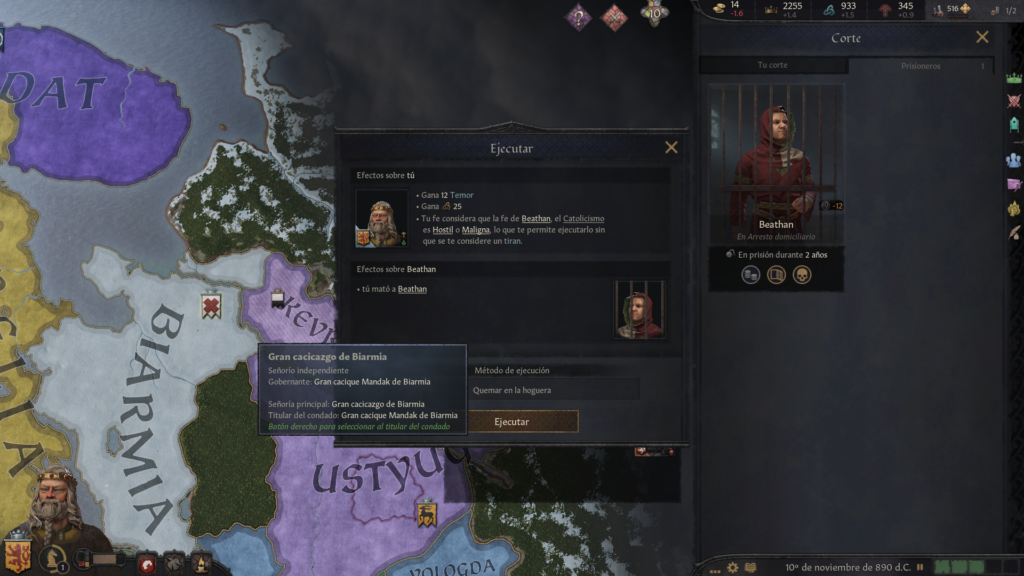Click Beathan's small portrait in execute dialog
Image resolution: width=1024 pixels, height=576 pixels.
(640, 309)
